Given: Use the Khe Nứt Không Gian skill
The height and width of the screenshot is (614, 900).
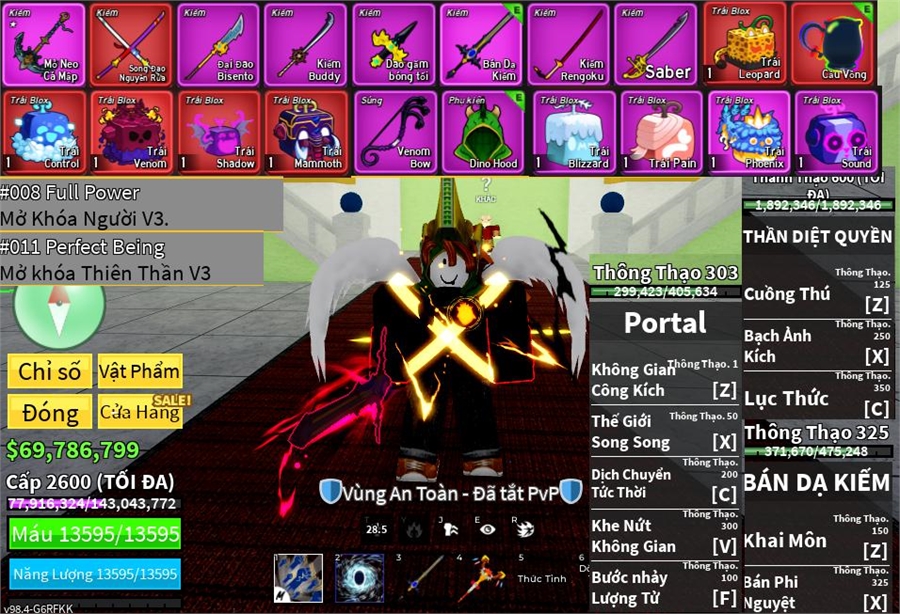Looking at the screenshot, I should (x=664, y=535).
